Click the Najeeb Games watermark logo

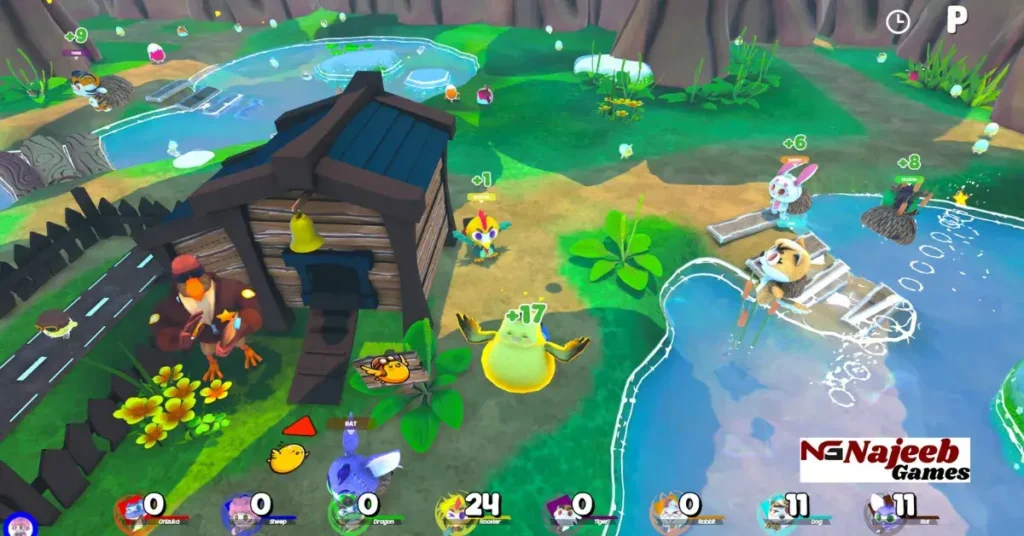(x=884, y=459)
